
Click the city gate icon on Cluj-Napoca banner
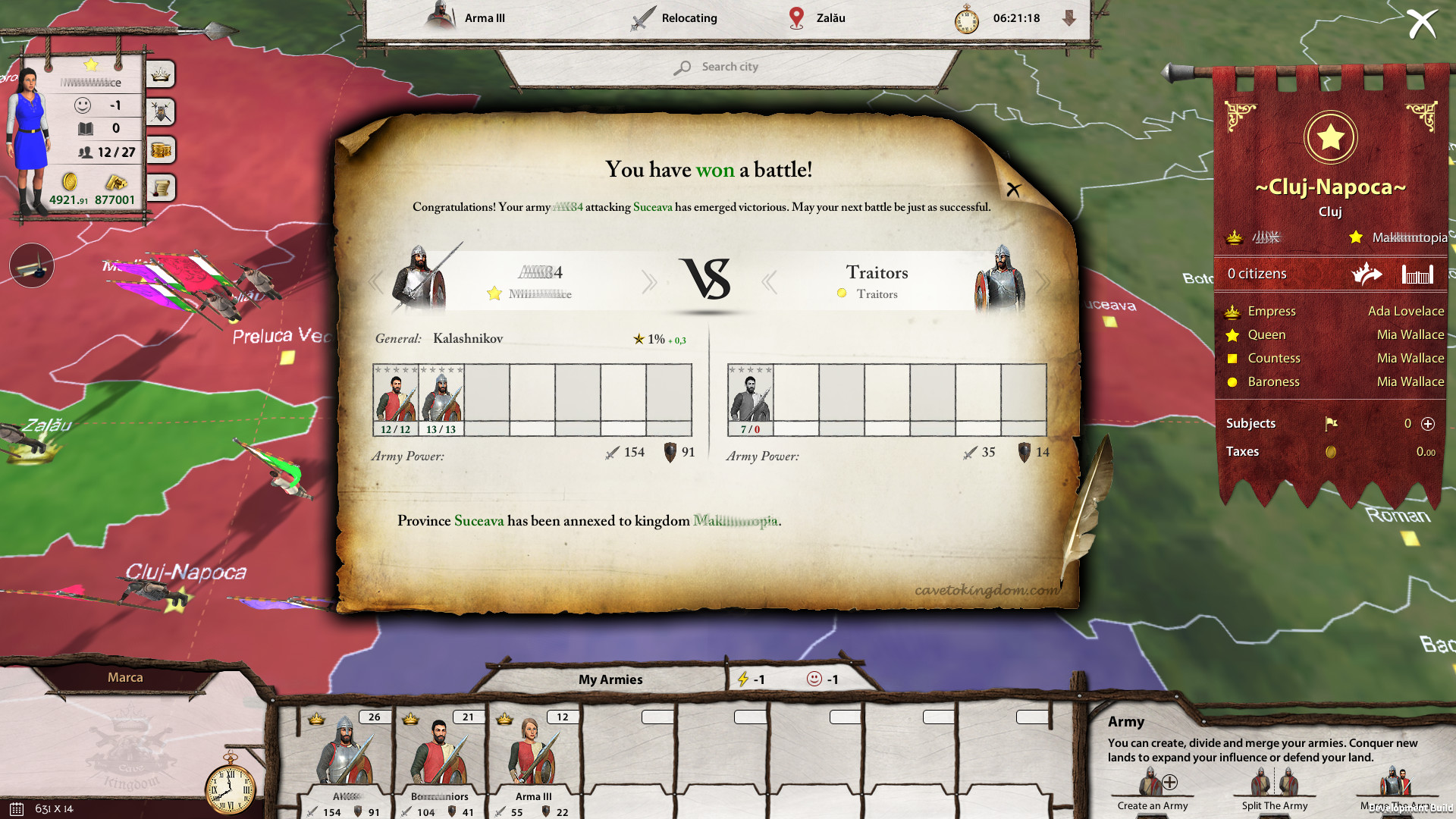pyautogui.click(x=1417, y=274)
